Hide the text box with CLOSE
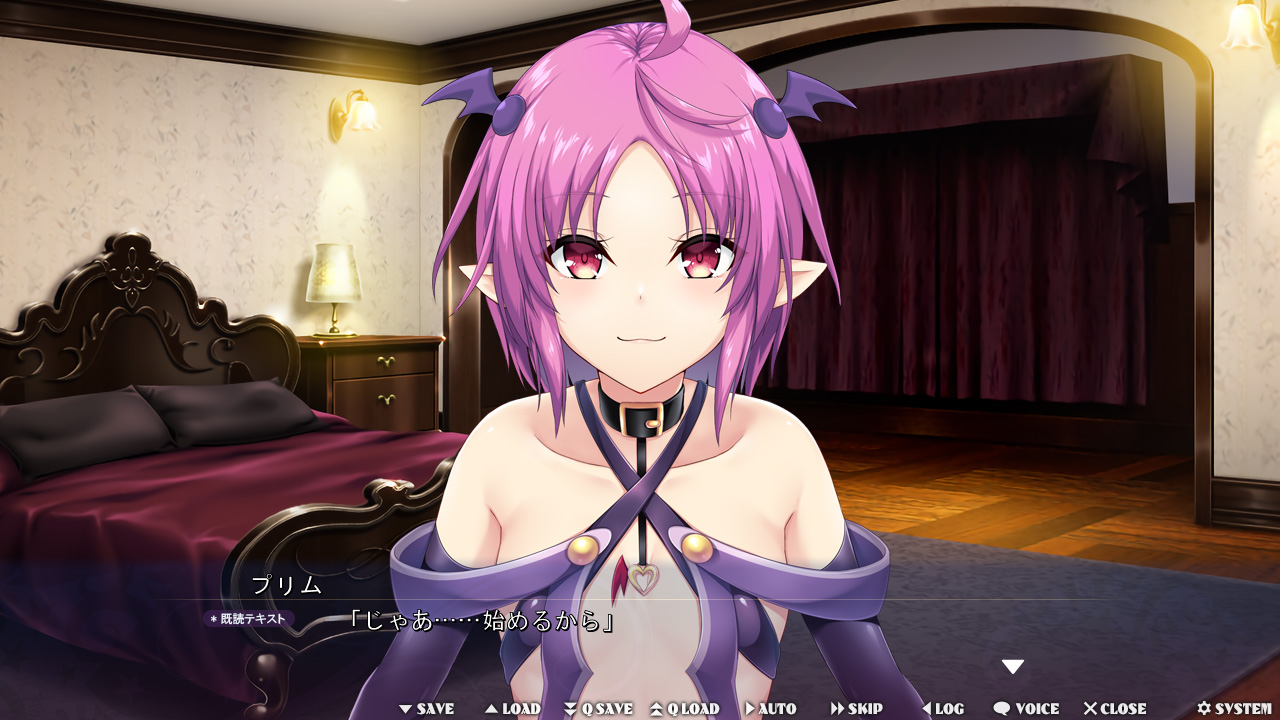The image size is (1280, 720). (1115, 709)
